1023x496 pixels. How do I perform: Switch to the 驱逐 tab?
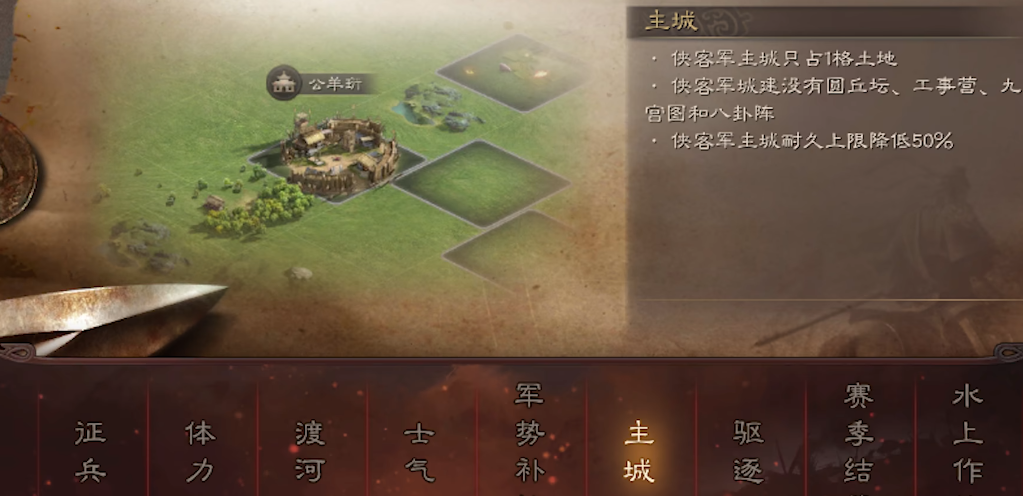pos(748,451)
